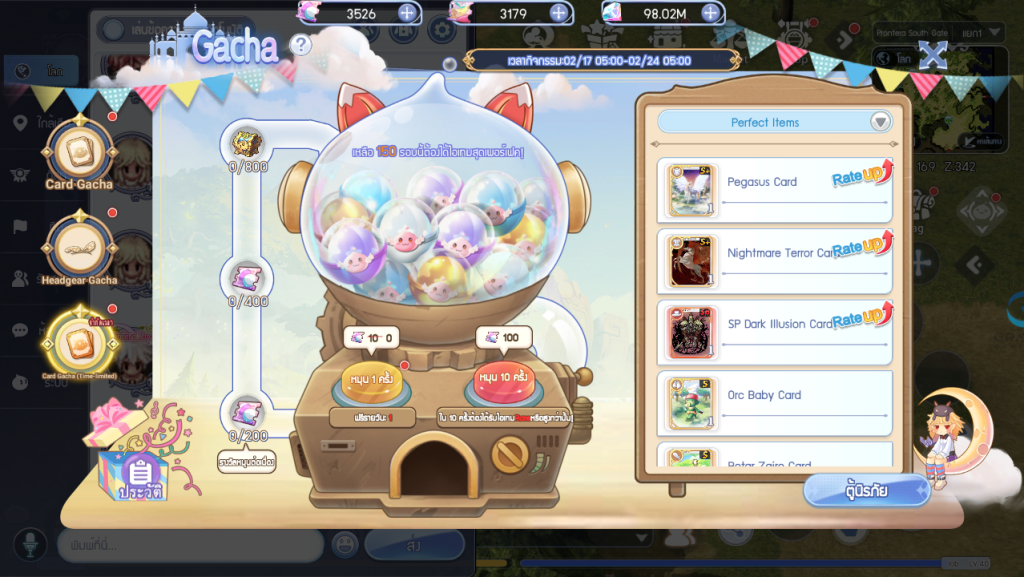Open the Perfect Items dropdown

coord(880,122)
